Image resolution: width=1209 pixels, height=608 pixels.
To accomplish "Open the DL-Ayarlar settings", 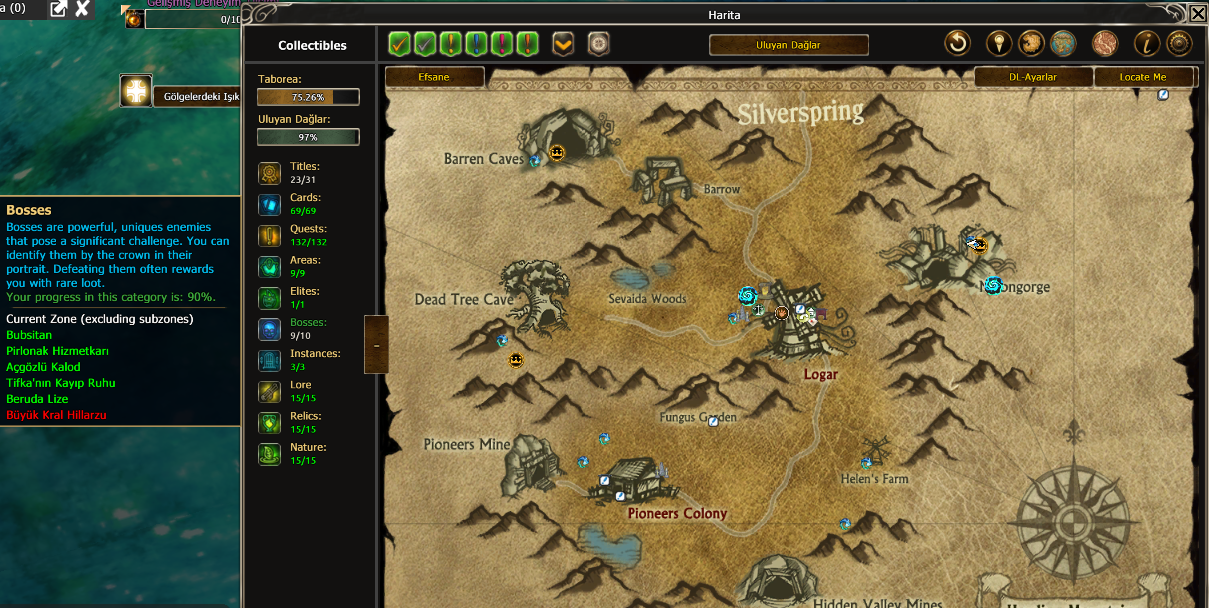I will (x=1033, y=77).
